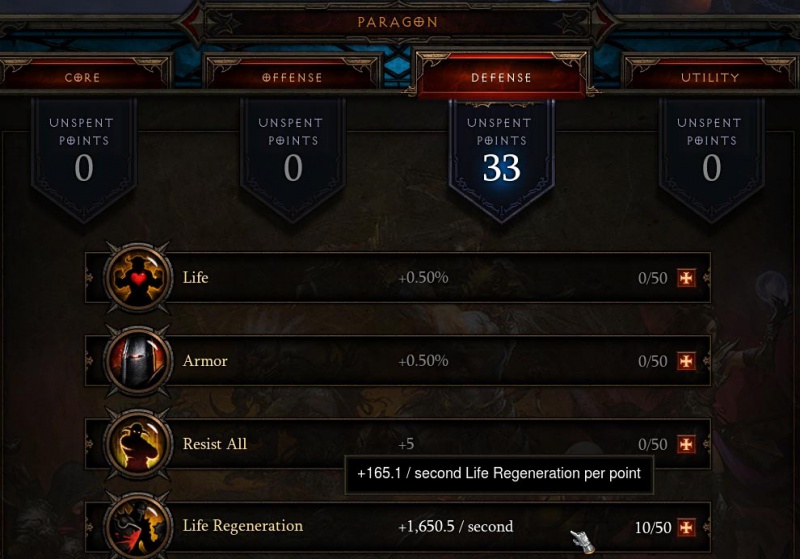
Task: Spend a point on Resist All
Action: click(x=686, y=445)
